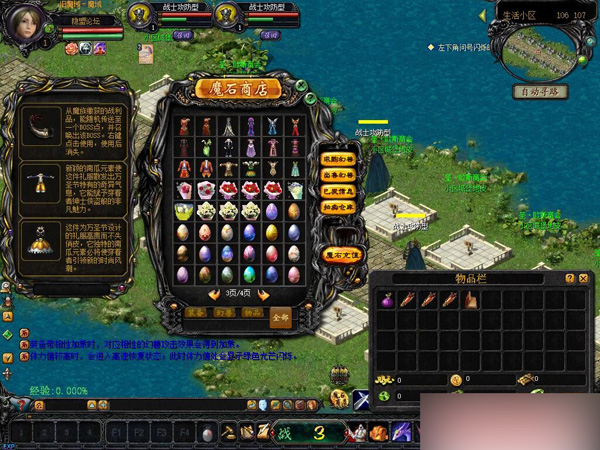Open 魔石充值 recharge button
Viewport: 600px width, 450px height.
tap(344, 256)
